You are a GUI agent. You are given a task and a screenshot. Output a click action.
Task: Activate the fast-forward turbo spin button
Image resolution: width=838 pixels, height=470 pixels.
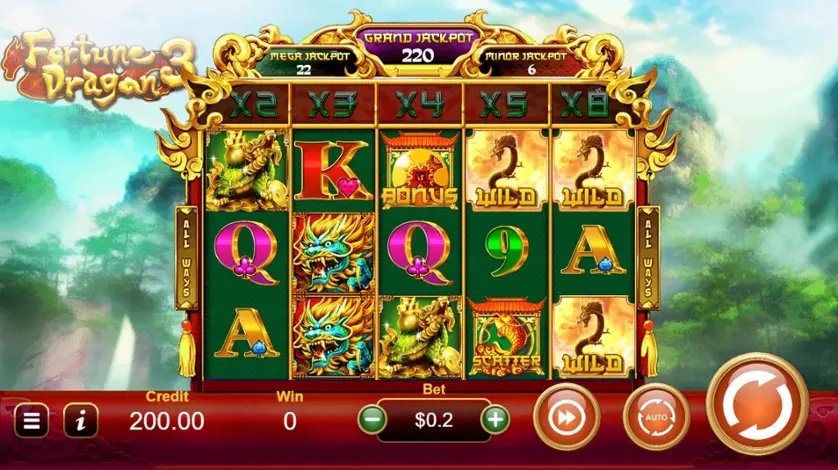tap(566, 418)
